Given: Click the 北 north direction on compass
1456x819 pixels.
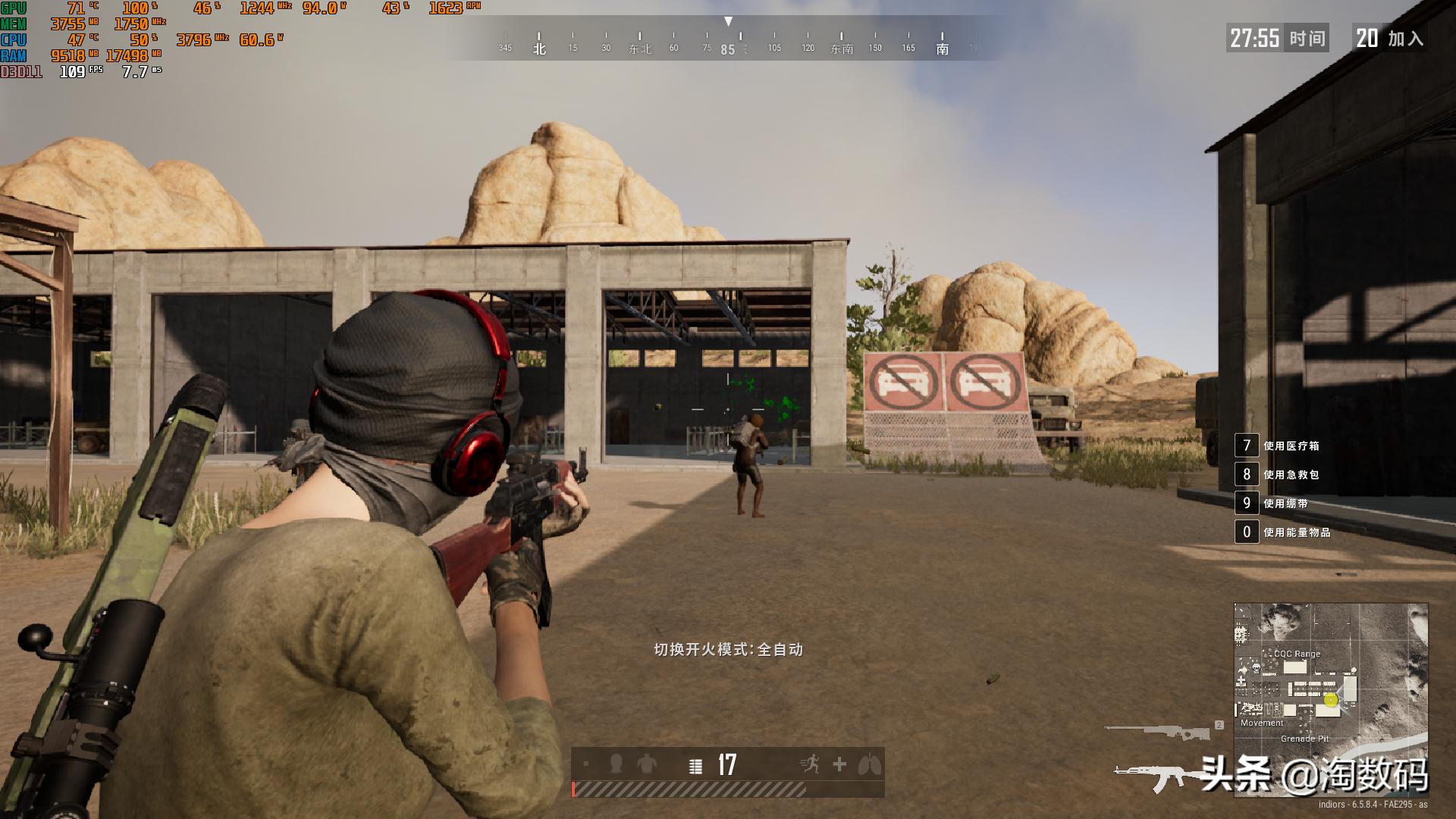Looking at the screenshot, I should click(540, 47).
